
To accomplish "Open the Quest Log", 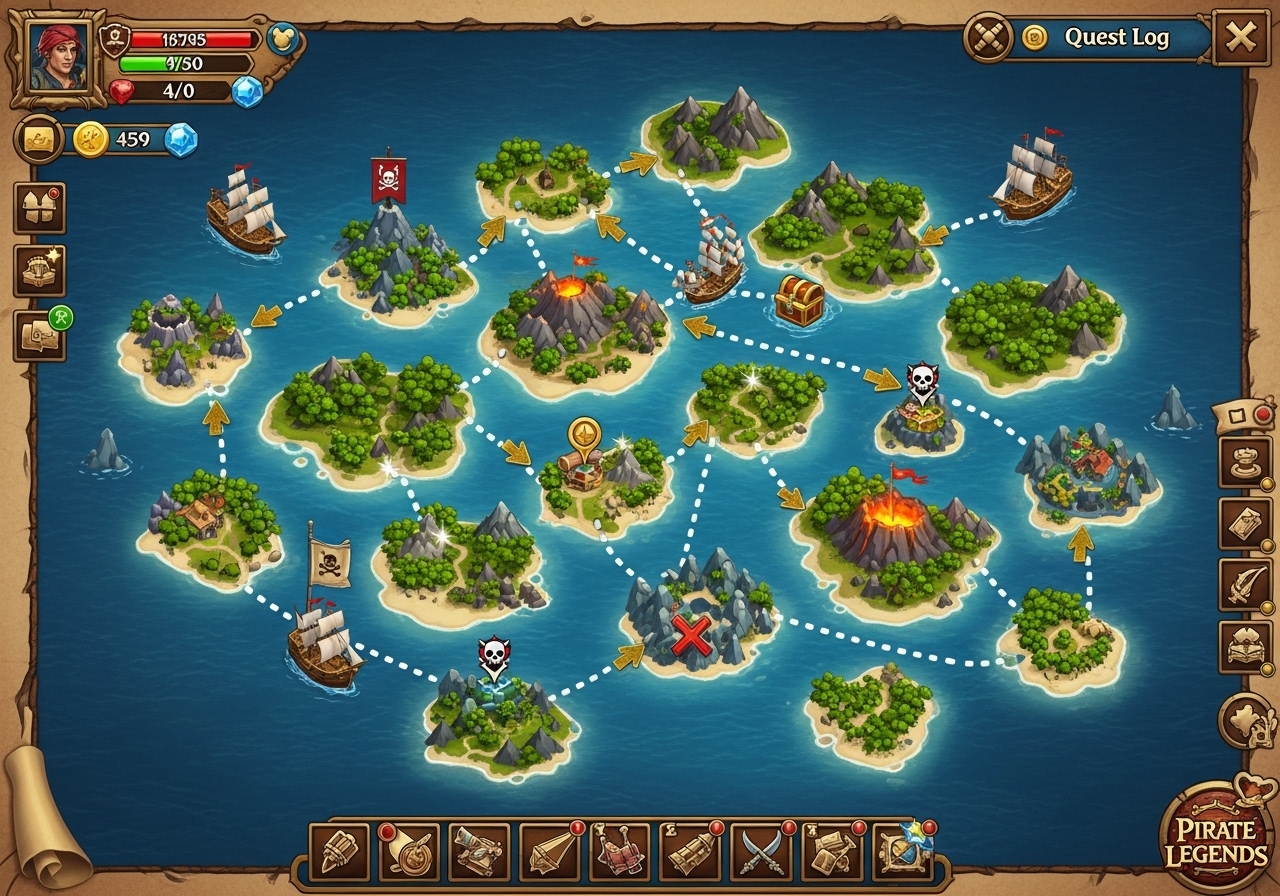I will tap(1115, 38).
